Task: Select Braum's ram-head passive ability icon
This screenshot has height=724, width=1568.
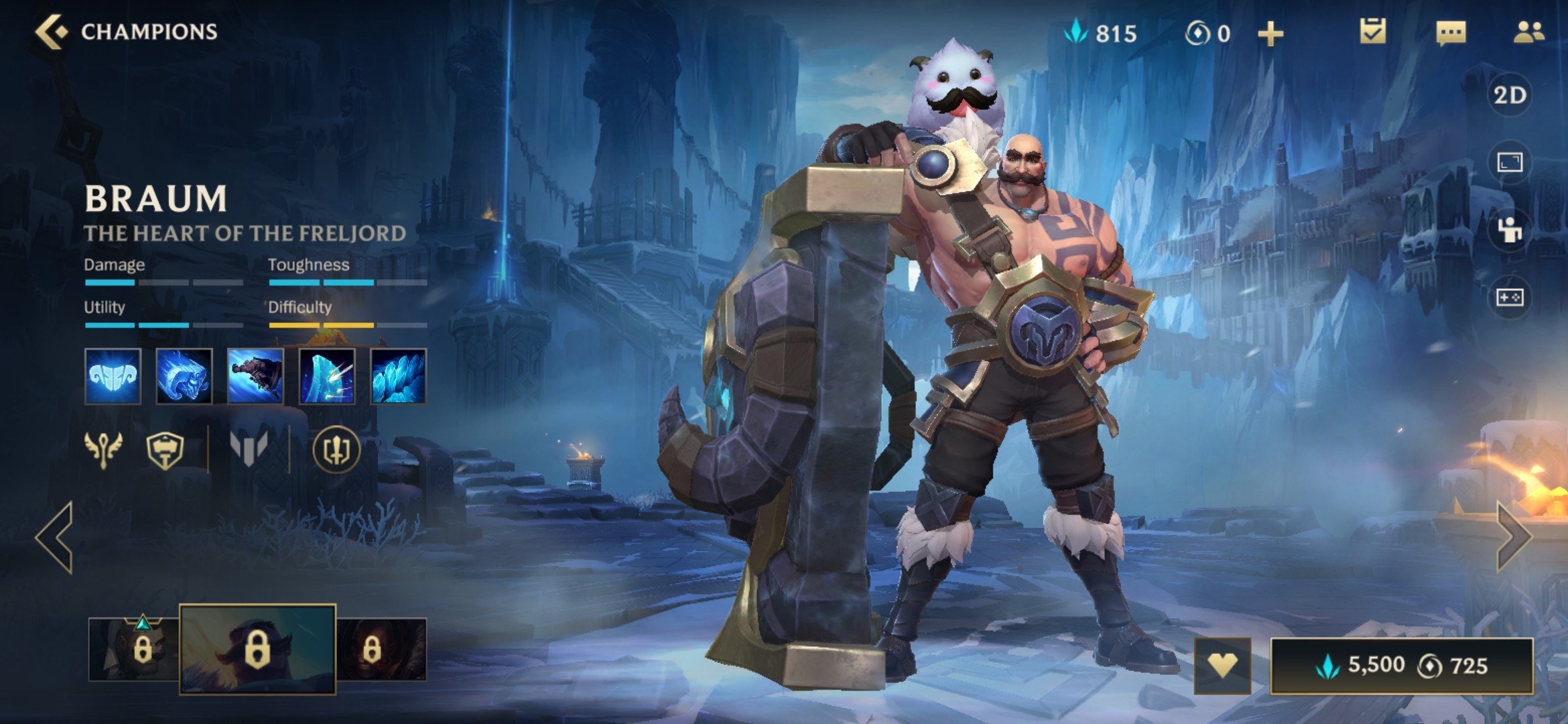Action: click(x=113, y=376)
